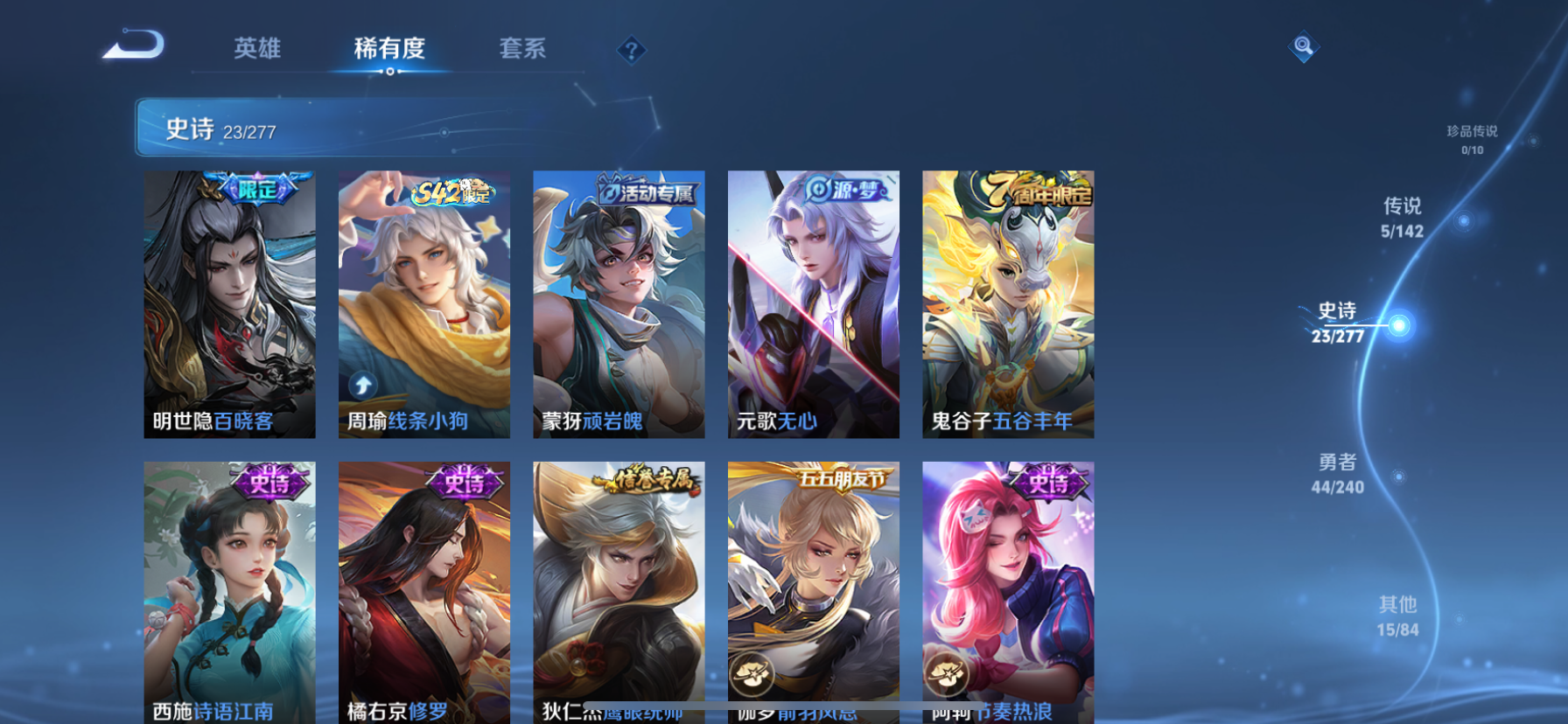Click the upgrade arrow badge on 周瑜 card

tap(362, 383)
